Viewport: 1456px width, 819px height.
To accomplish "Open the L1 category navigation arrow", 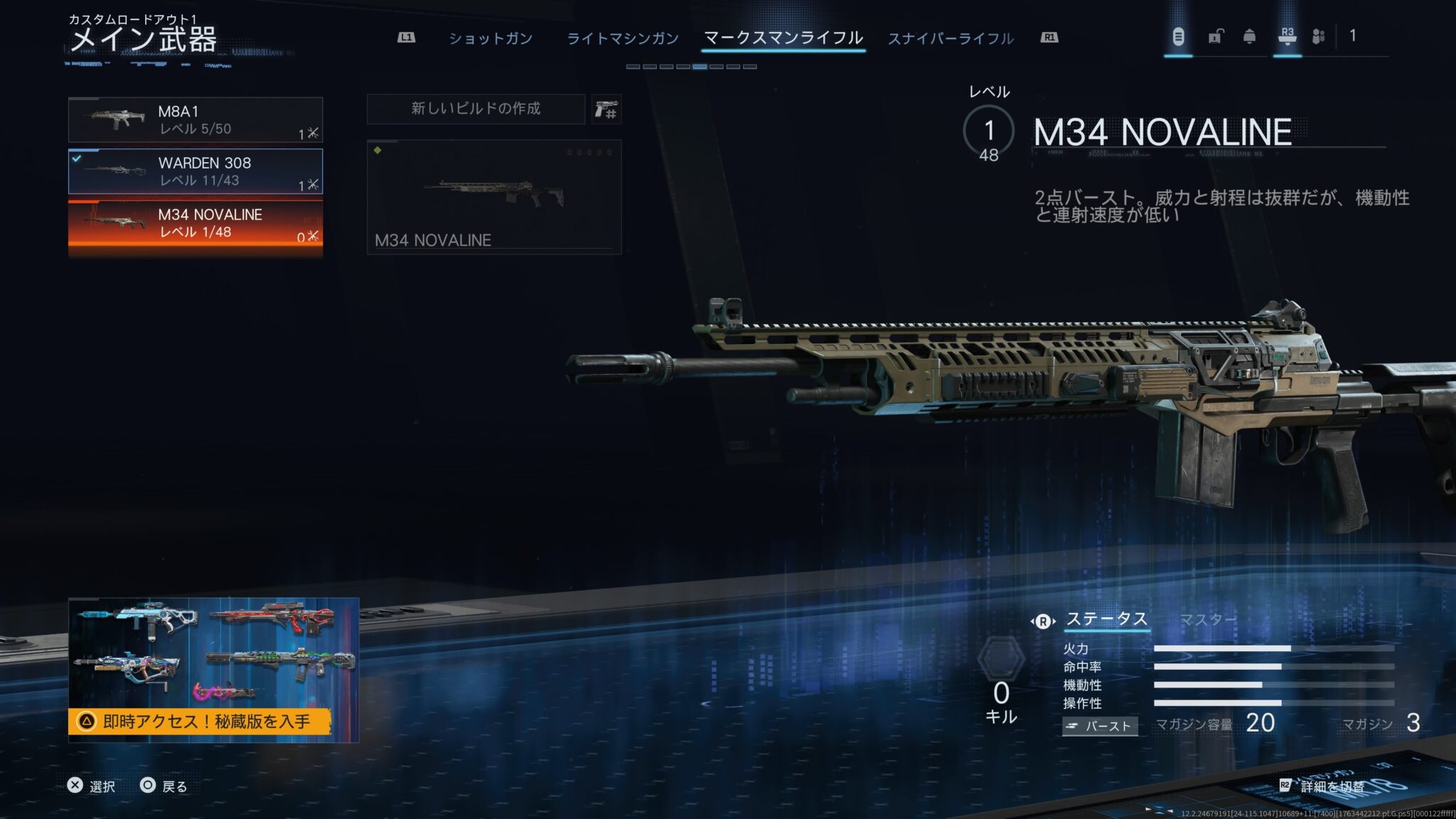I will tap(403, 38).
